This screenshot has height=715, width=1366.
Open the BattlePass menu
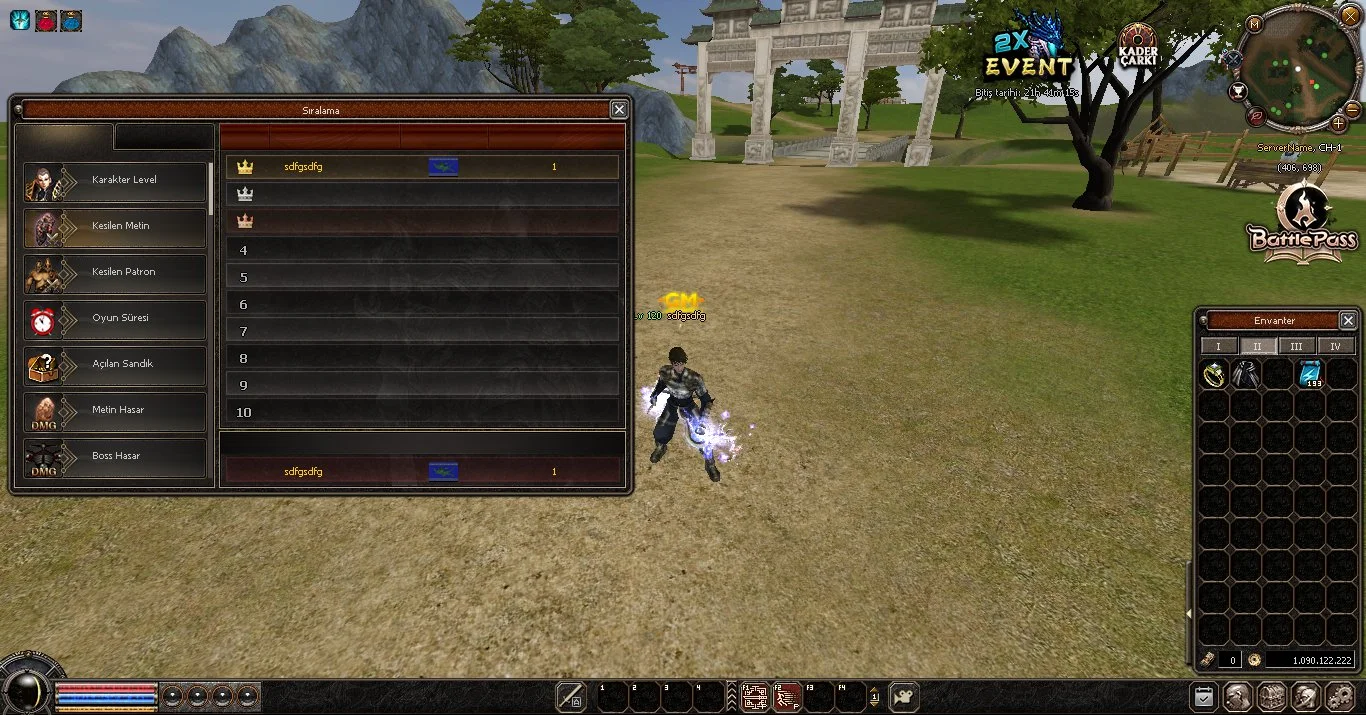pos(1303,225)
